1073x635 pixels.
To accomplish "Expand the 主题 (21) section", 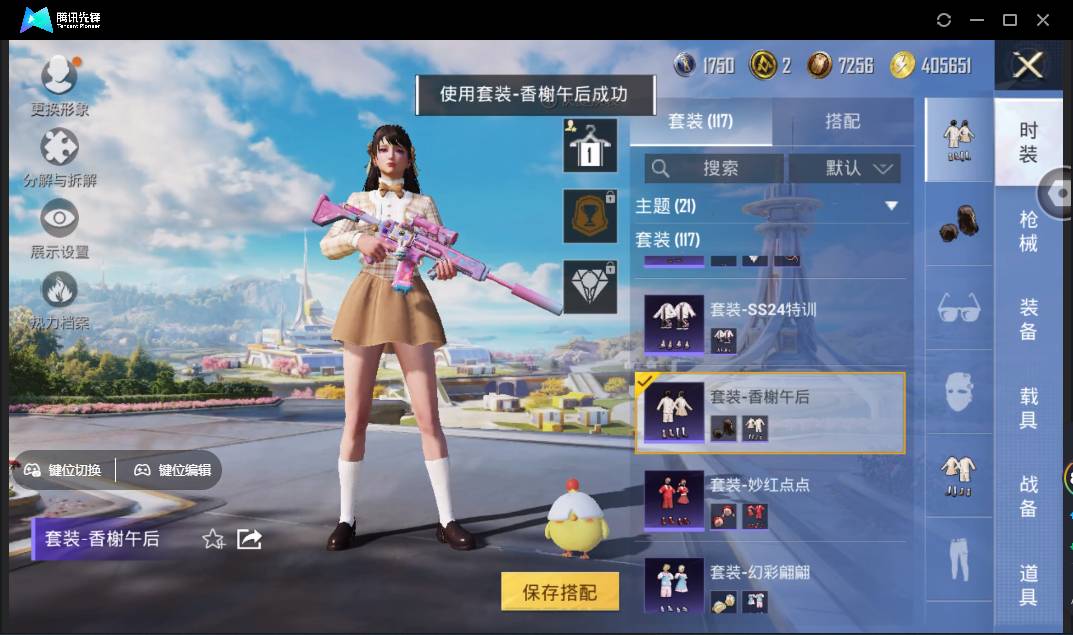I will point(892,206).
